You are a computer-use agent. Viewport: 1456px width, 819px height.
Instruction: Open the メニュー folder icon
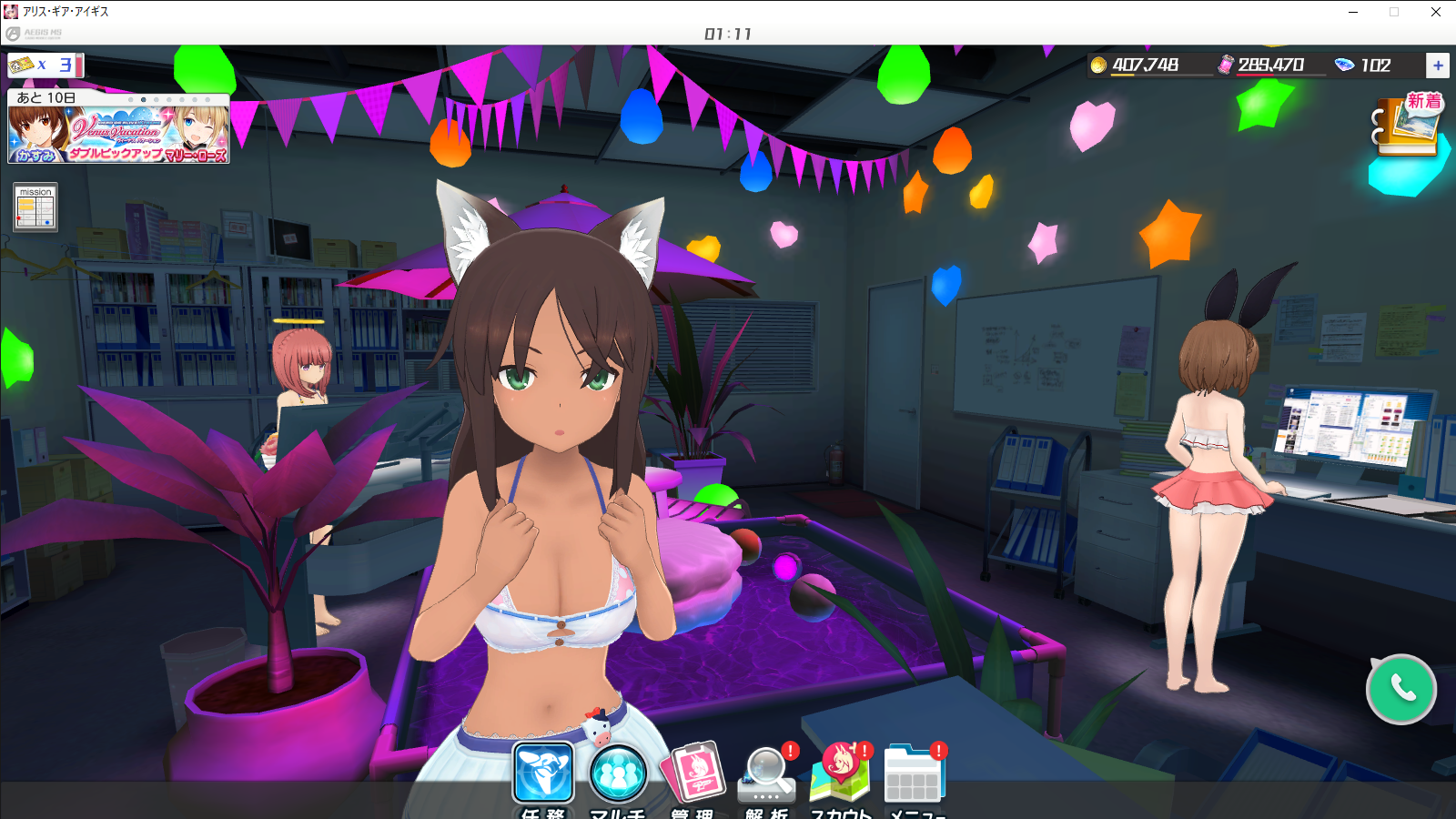915,775
